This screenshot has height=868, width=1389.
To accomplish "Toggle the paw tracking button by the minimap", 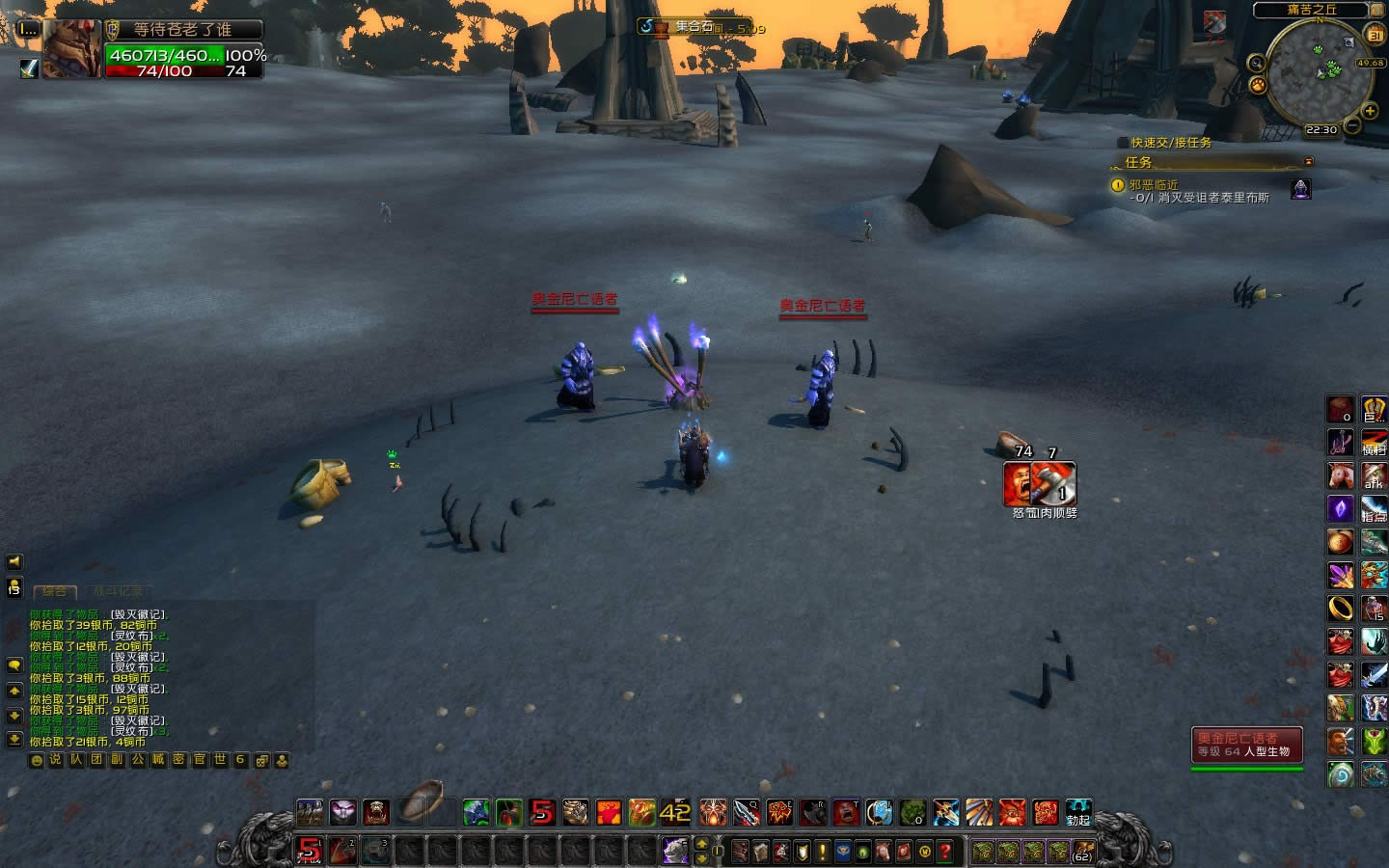I will (x=1258, y=85).
